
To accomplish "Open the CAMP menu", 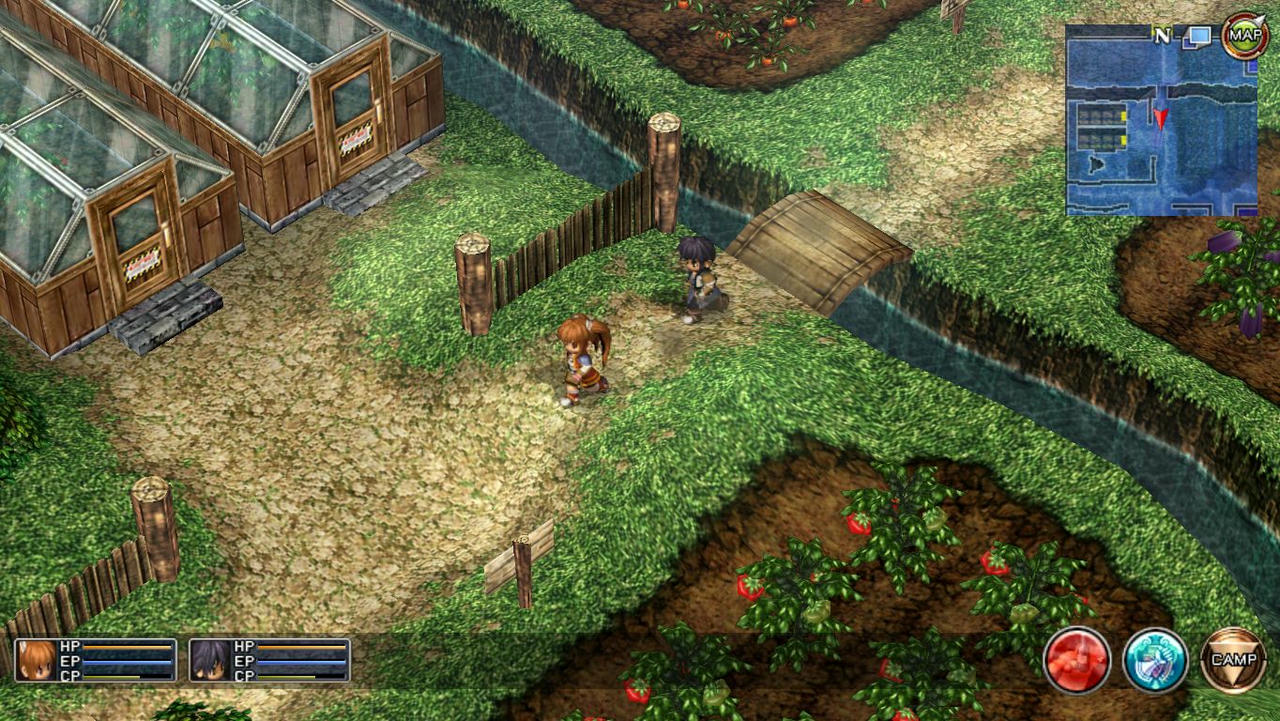I will (x=1235, y=659).
